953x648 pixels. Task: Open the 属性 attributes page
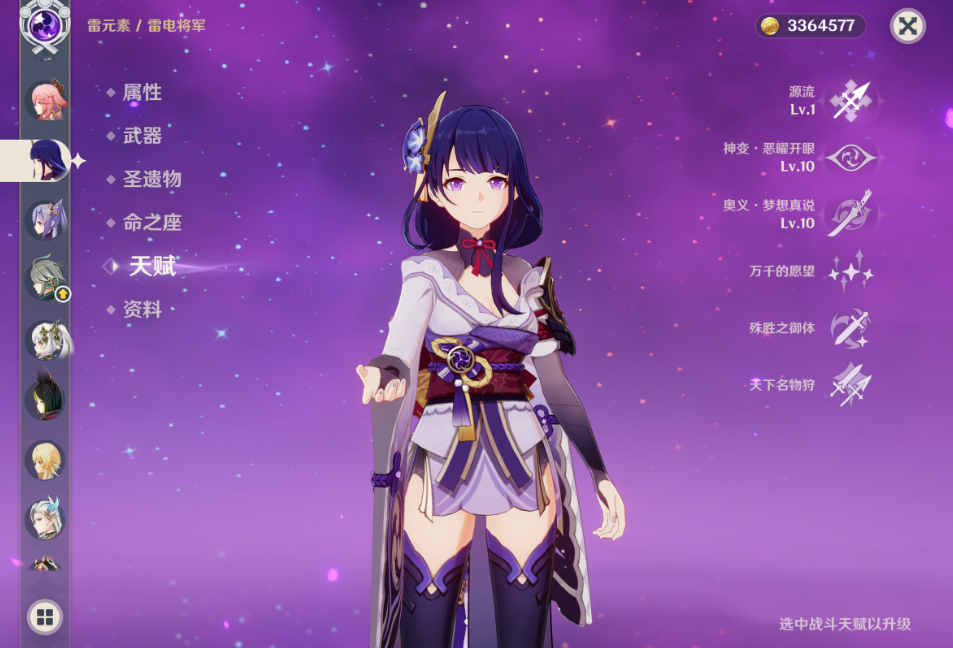141,93
